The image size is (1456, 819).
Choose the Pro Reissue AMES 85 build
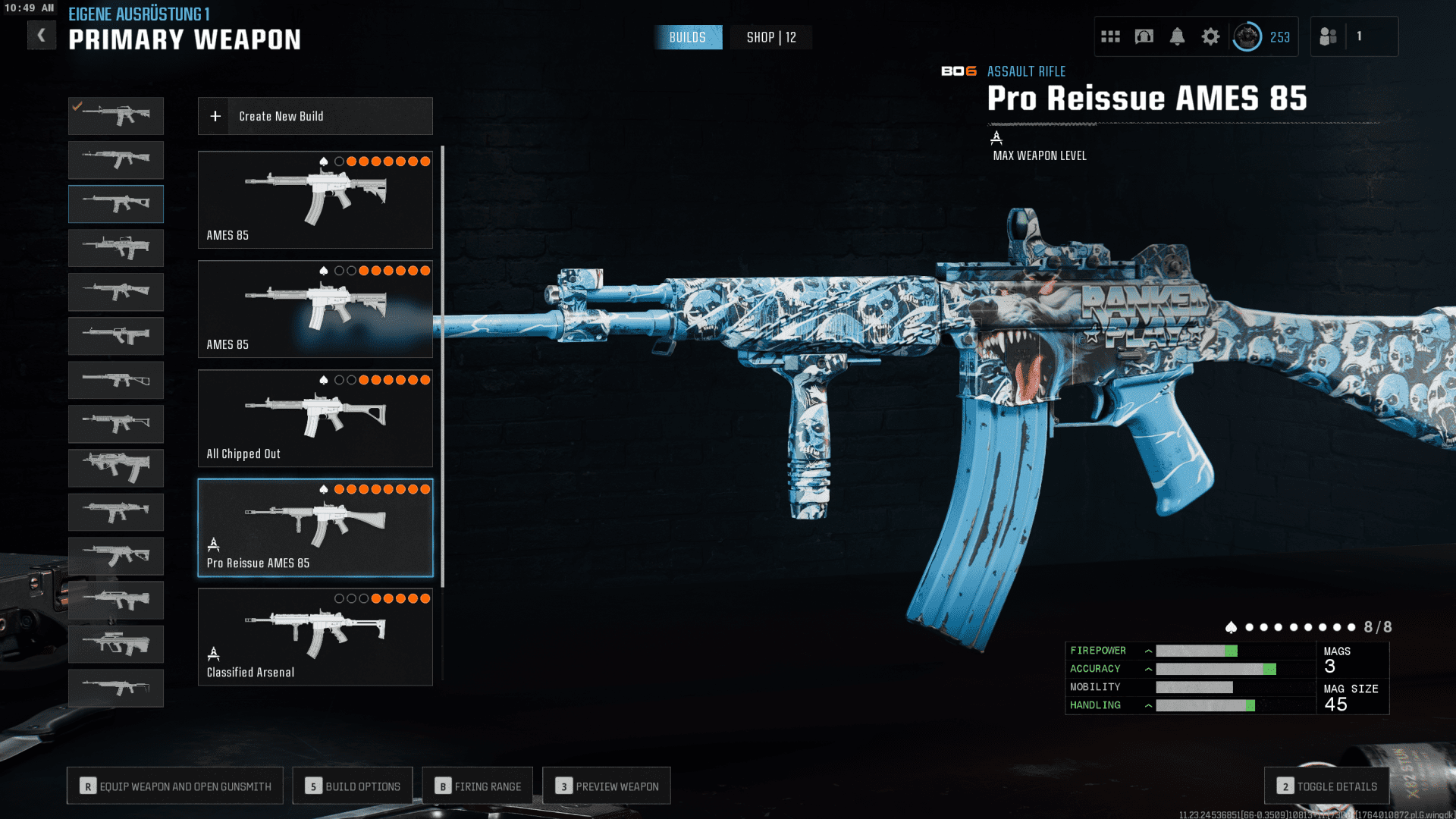[x=315, y=527]
